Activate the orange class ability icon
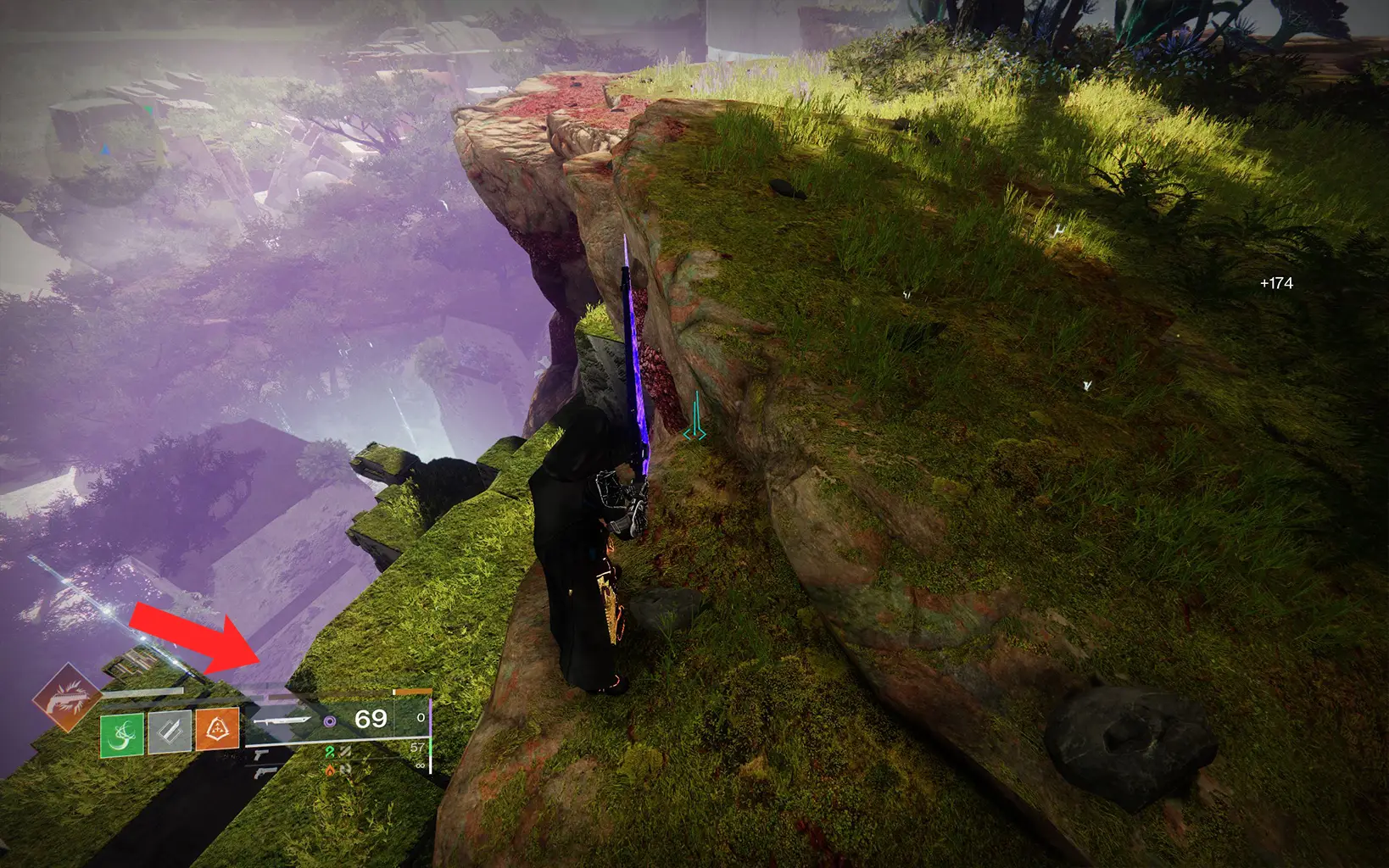Screen dimensions: 1389x868 (217, 730)
